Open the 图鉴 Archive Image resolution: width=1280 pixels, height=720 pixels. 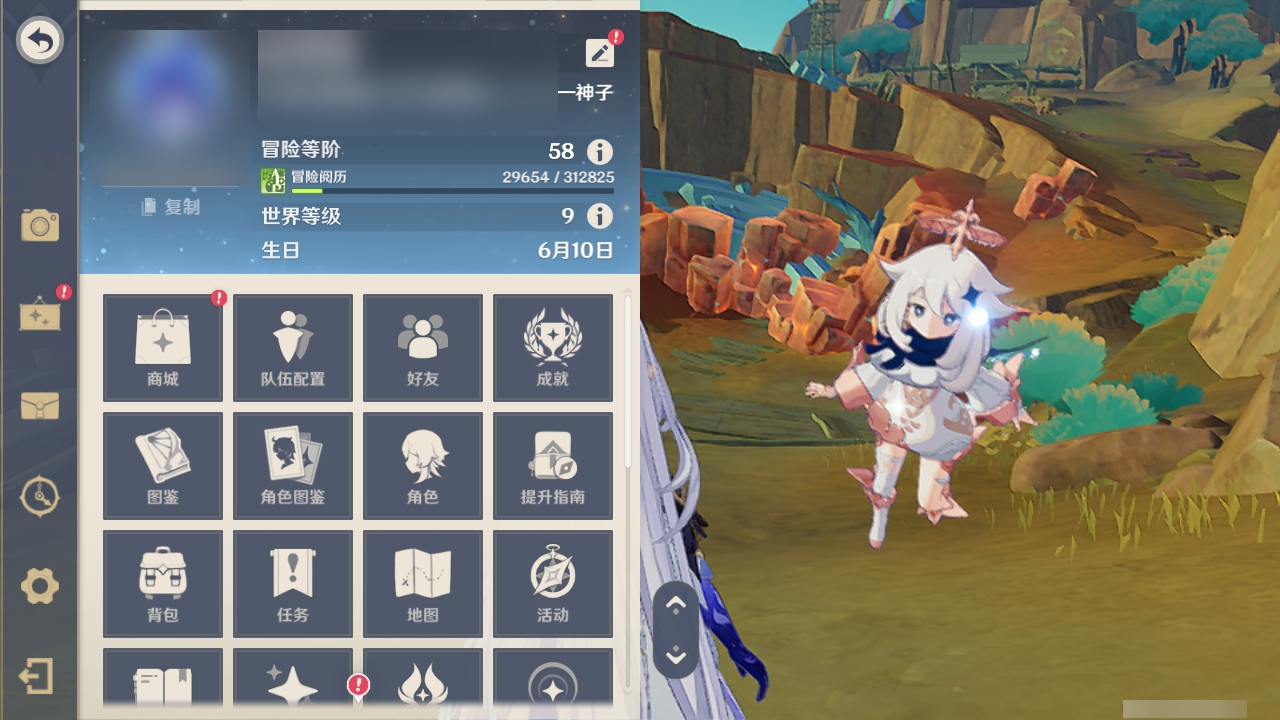click(x=162, y=465)
